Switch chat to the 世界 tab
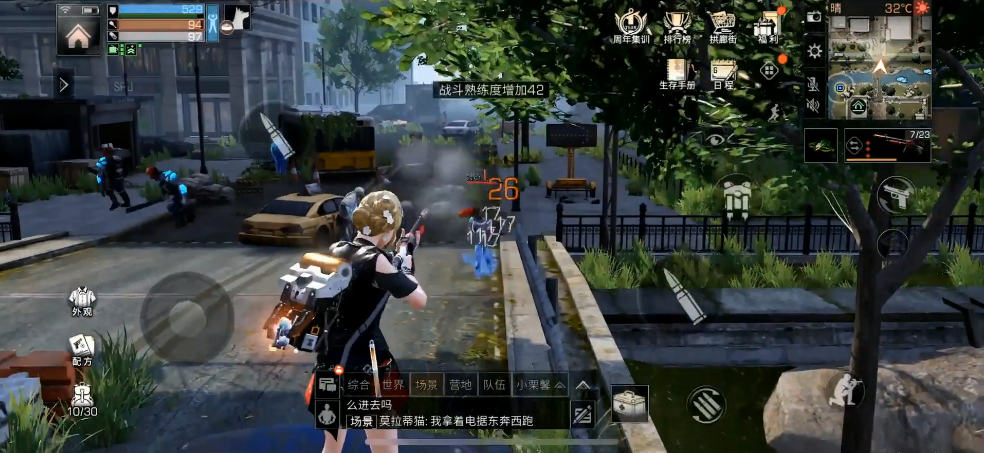The image size is (984, 453). click(x=394, y=384)
